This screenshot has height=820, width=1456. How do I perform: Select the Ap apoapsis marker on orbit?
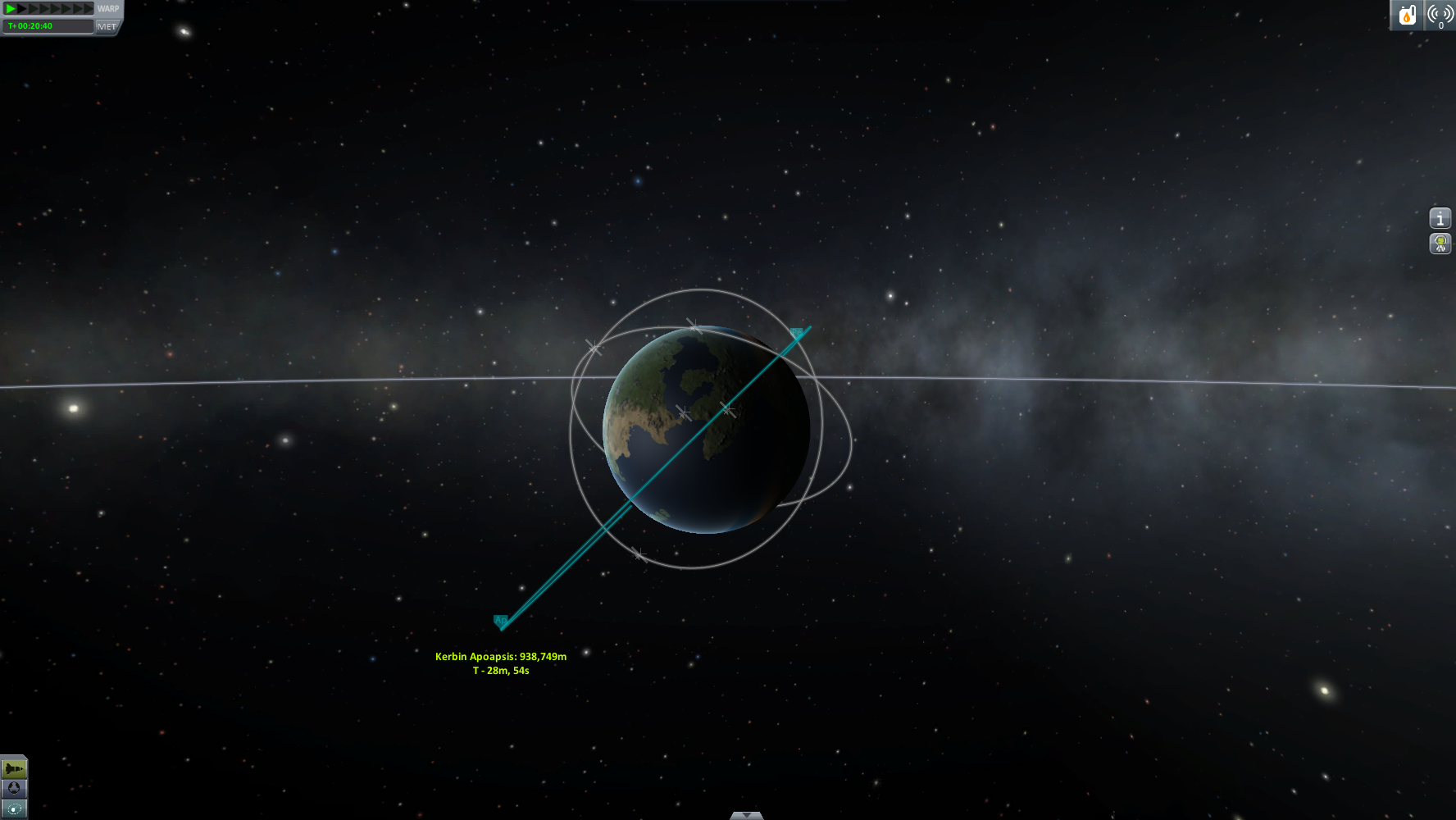point(500,621)
